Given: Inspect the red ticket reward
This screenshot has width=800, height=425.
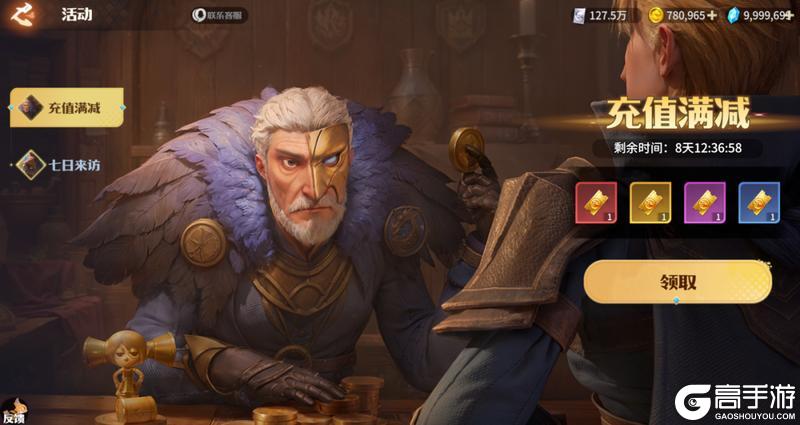Looking at the screenshot, I should coord(596,203).
